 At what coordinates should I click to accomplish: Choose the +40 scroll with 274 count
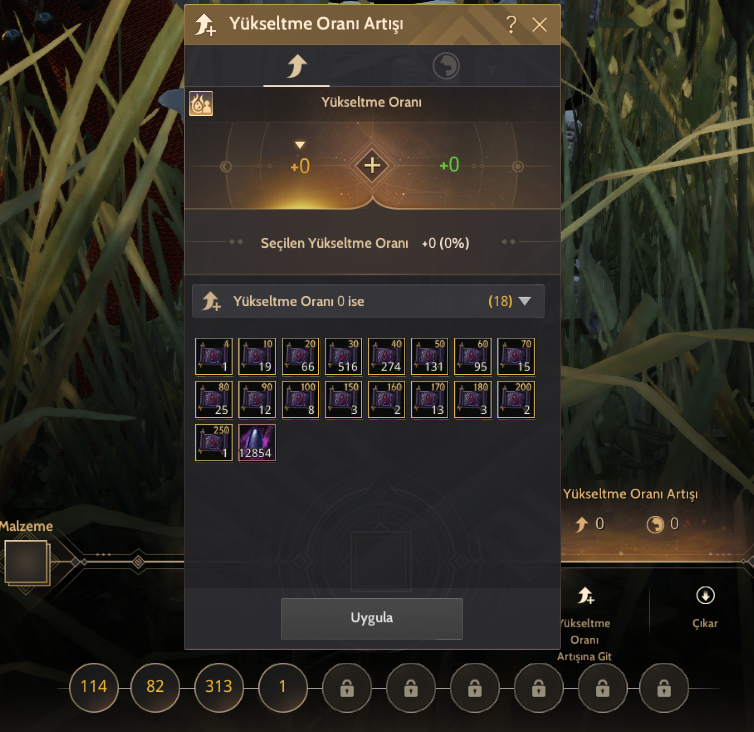point(387,357)
